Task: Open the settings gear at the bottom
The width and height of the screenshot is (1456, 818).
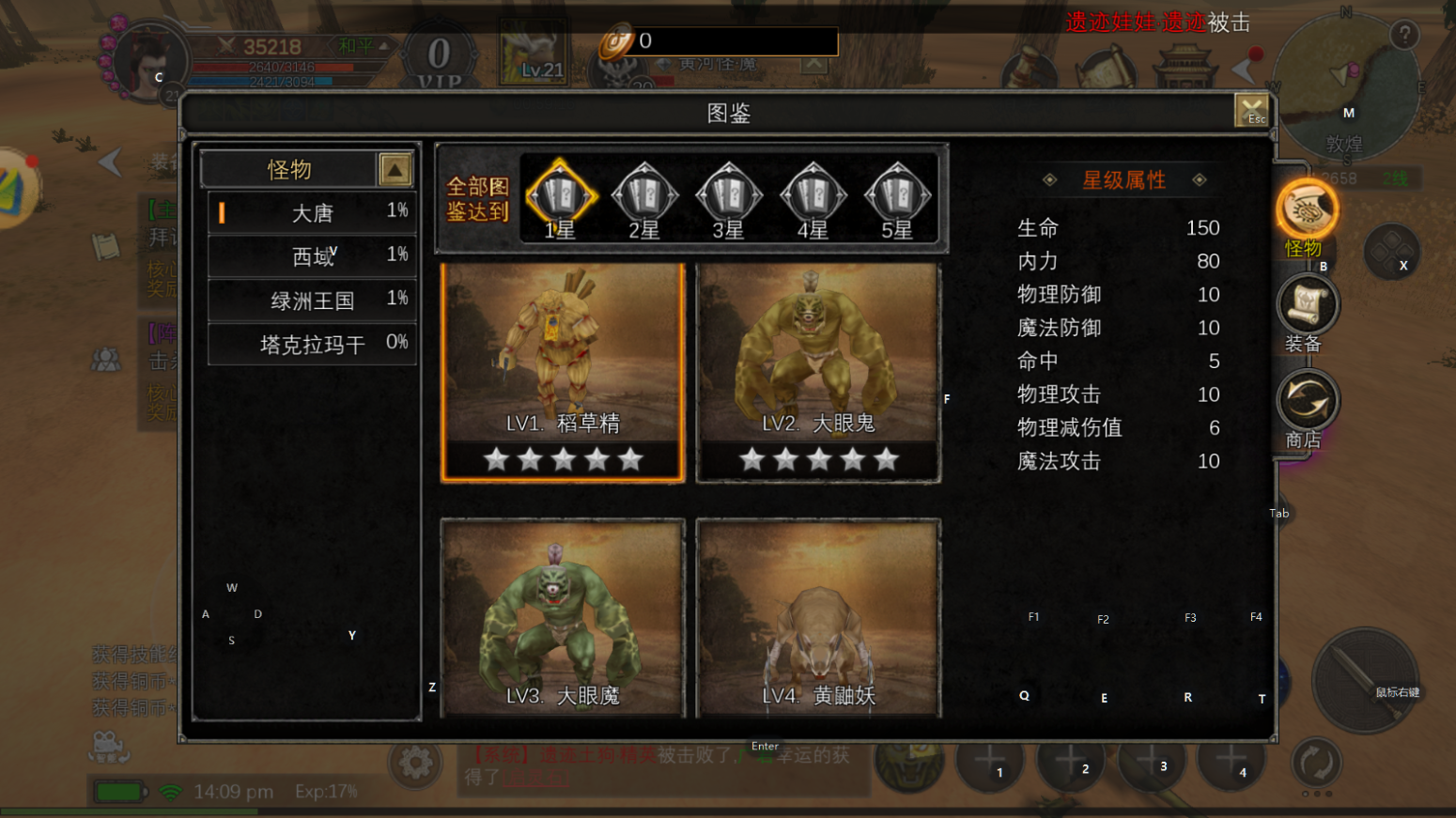Action: [414, 764]
